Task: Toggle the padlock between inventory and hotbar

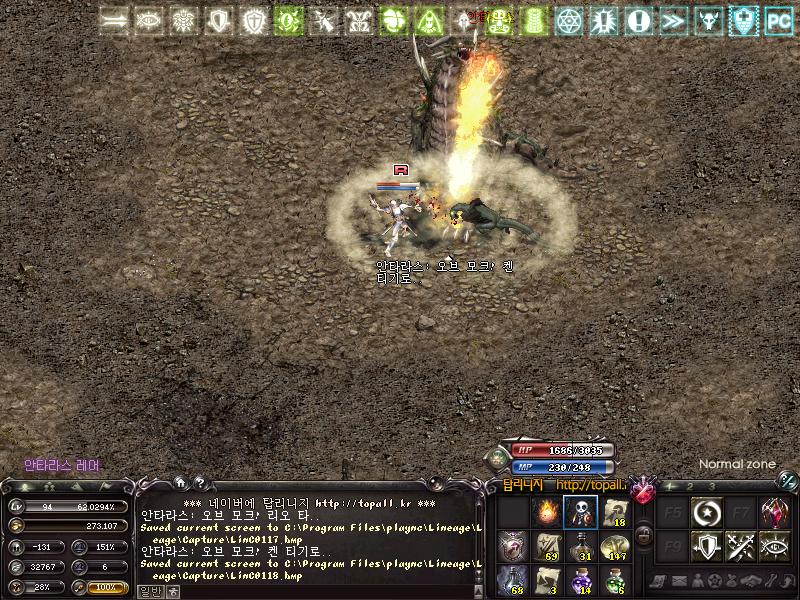Action: (x=645, y=538)
